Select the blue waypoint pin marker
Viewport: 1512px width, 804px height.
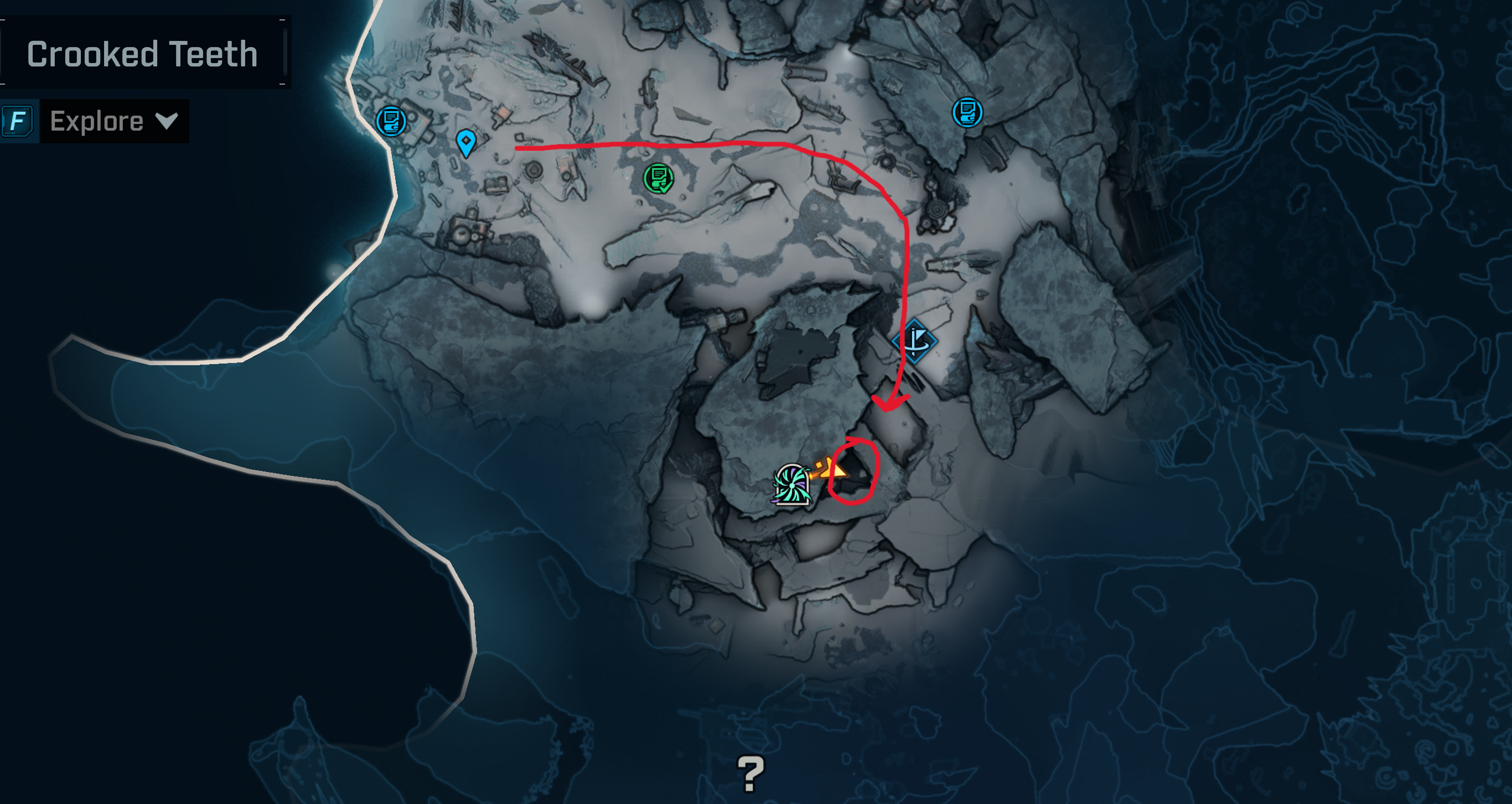466,143
